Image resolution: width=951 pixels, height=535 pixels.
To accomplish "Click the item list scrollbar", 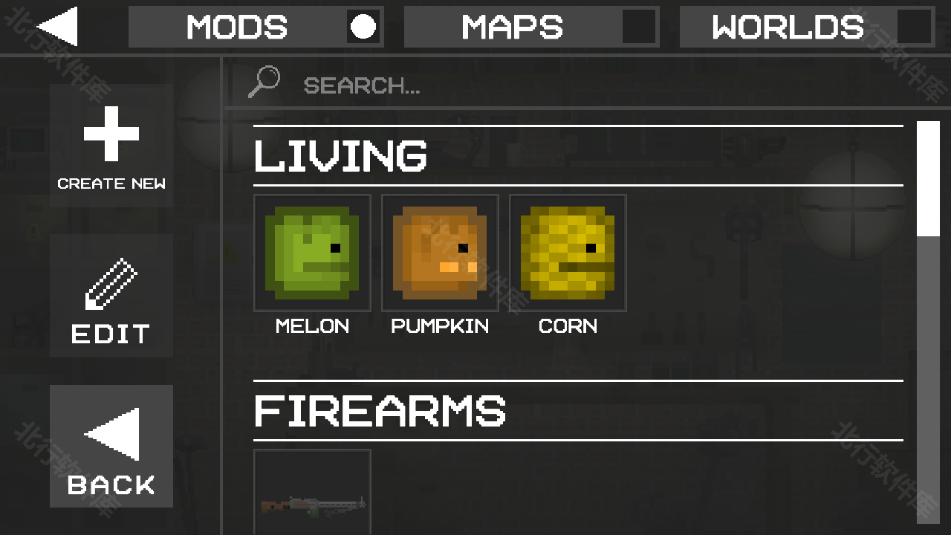I will (x=928, y=180).
